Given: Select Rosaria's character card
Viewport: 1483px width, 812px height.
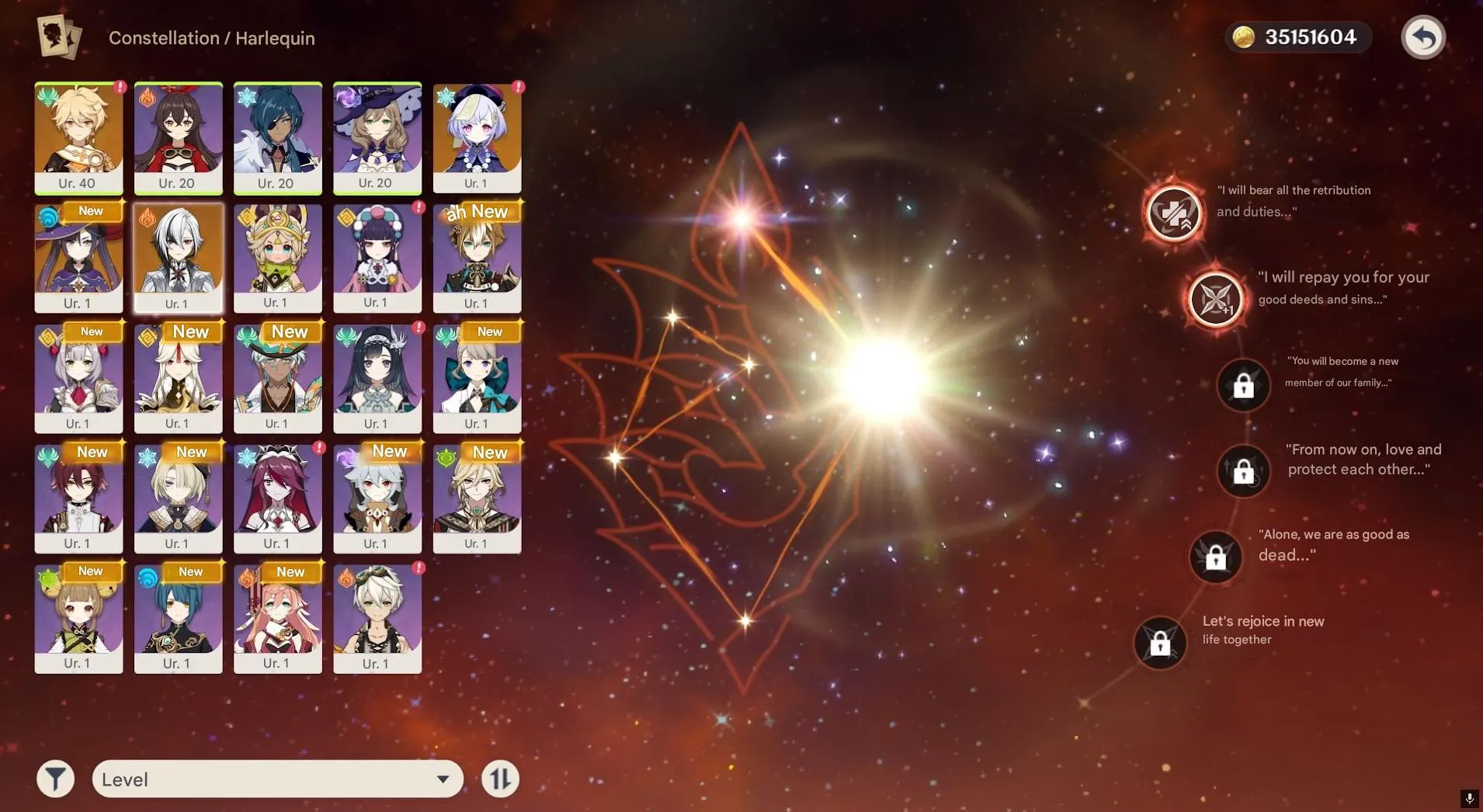Looking at the screenshot, I should [277, 498].
